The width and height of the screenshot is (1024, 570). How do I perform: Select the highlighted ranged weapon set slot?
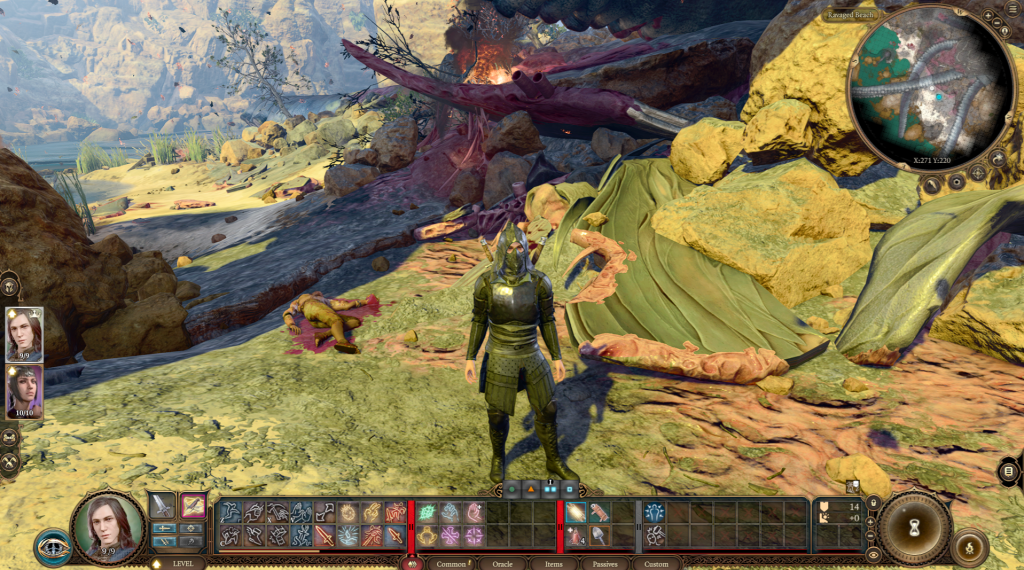coord(193,506)
